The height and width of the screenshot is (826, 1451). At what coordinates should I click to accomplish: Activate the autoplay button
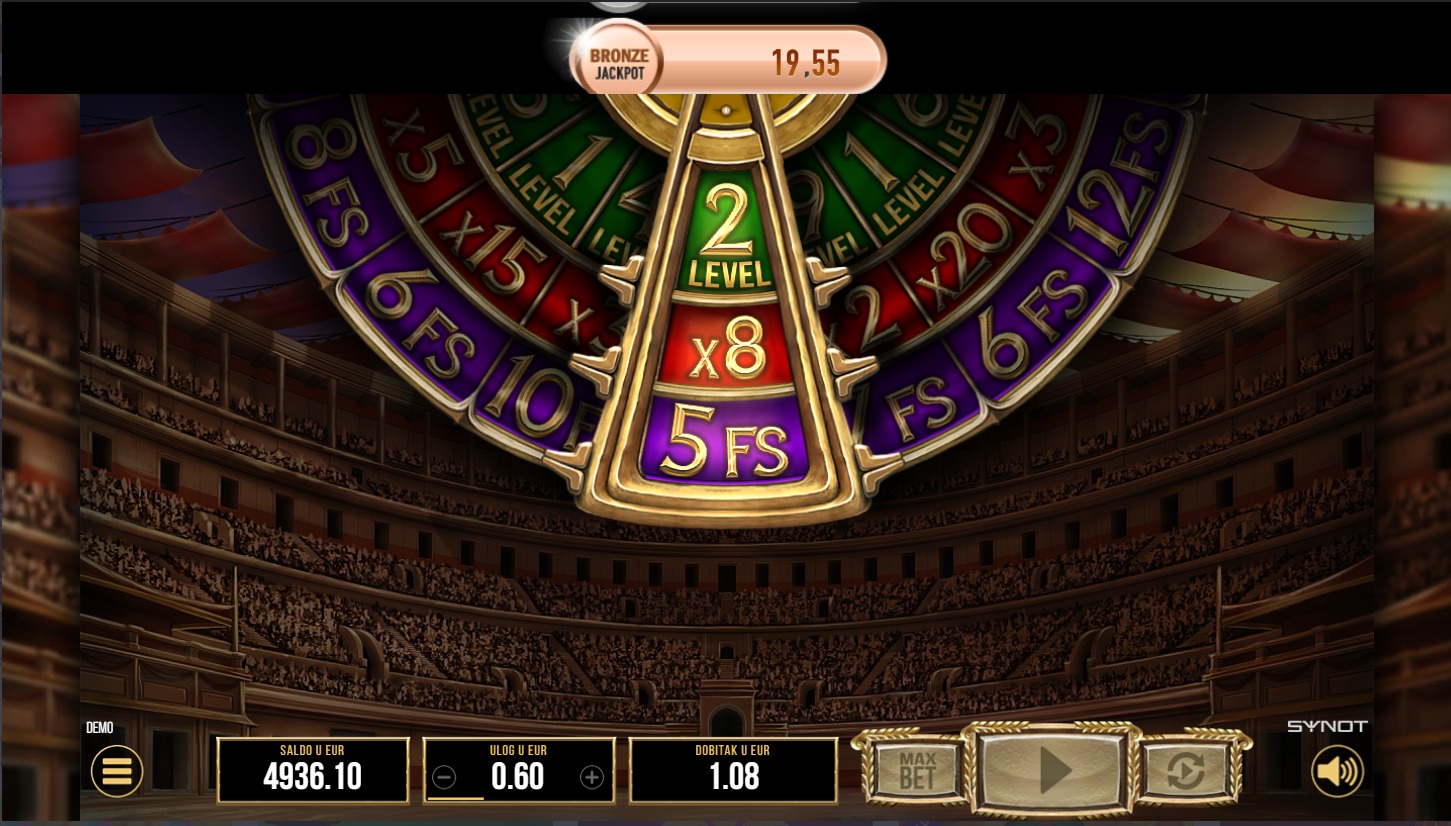click(1185, 770)
